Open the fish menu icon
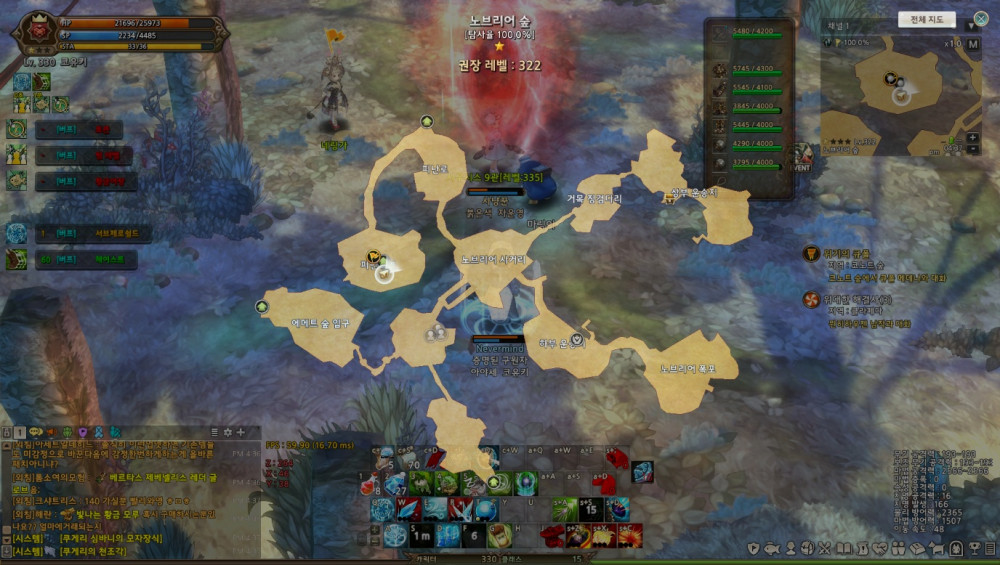Screen dimensions: 1000x565 pos(772,549)
